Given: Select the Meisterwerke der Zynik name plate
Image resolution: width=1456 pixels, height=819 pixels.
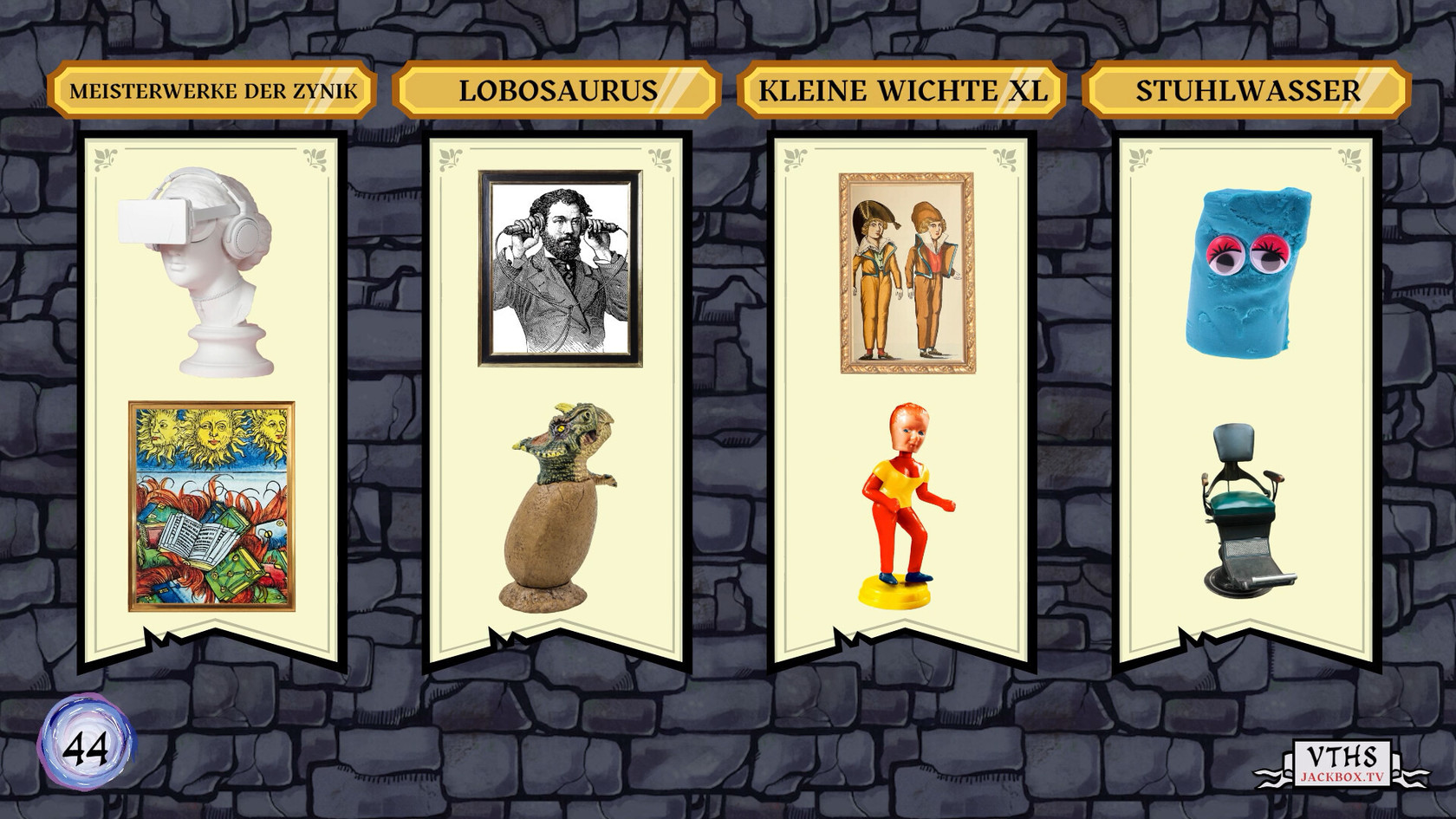Looking at the screenshot, I should [x=212, y=90].
